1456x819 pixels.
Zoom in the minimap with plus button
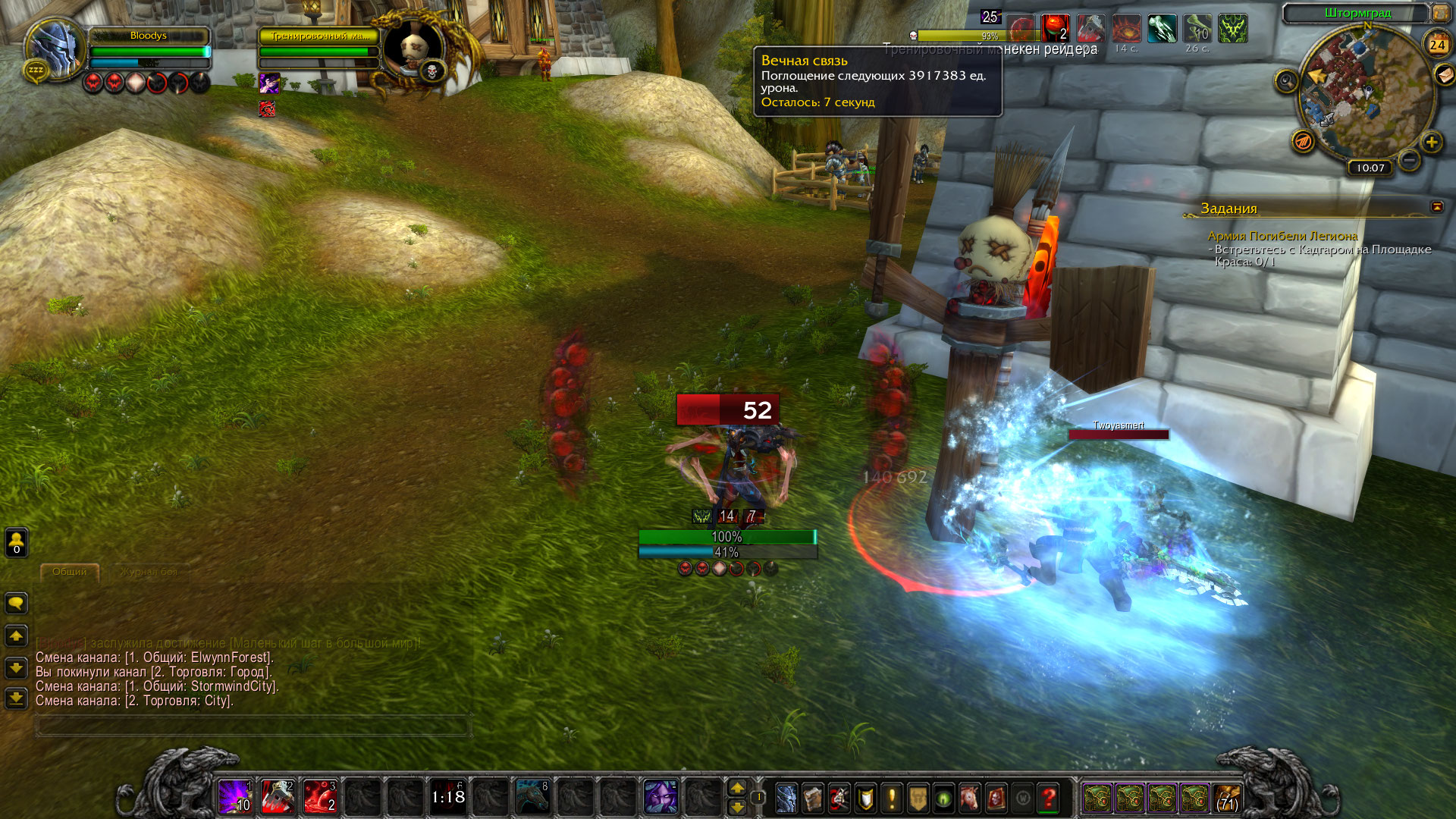click(x=1431, y=142)
